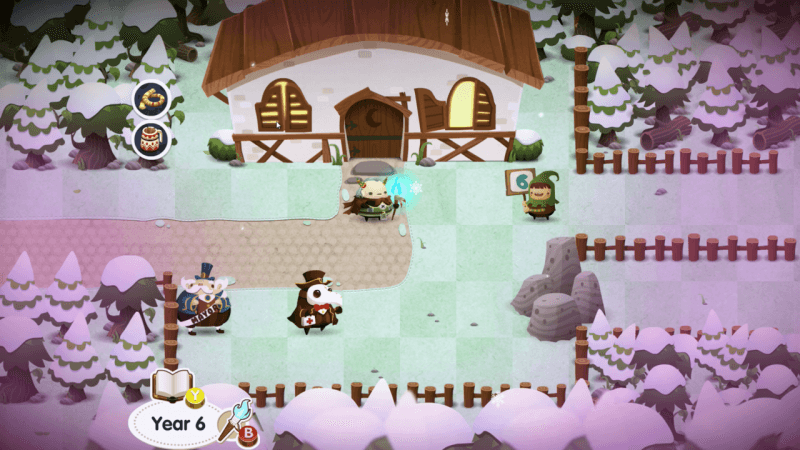Click the golden rope item icon
The width and height of the screenshot is (800, 450).
(152, 99)
